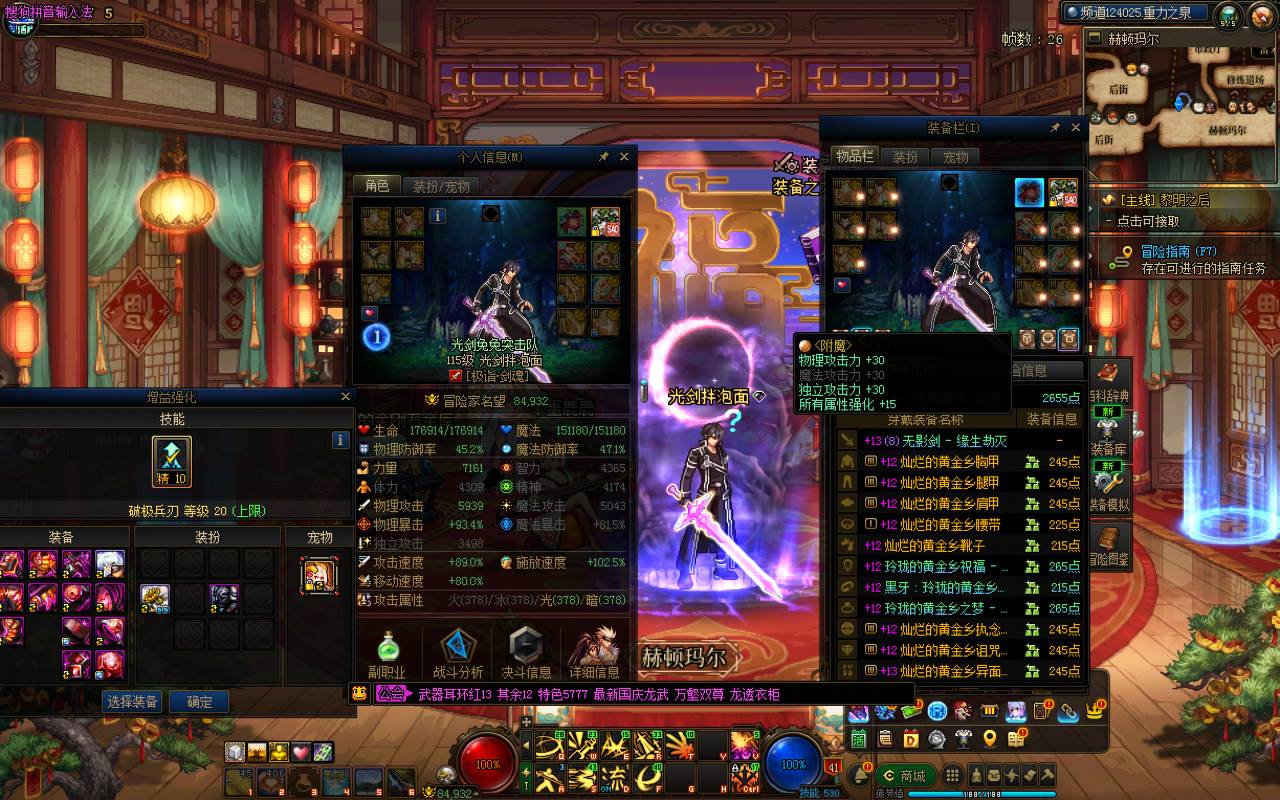The height and width of the screenshot is (800, 1280).
Task: Close the 个人信息 character window
Action: click(624, 157)
